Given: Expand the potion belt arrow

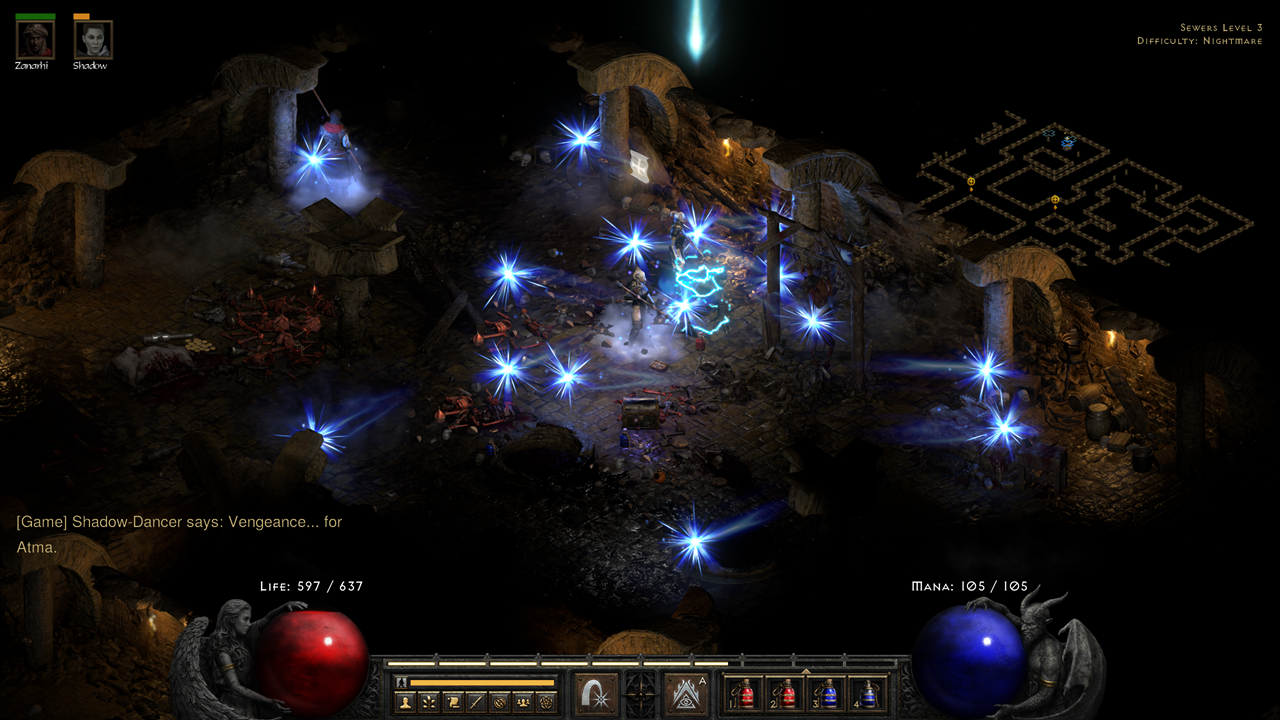Looking at the screenshot, I should (807, 671).
